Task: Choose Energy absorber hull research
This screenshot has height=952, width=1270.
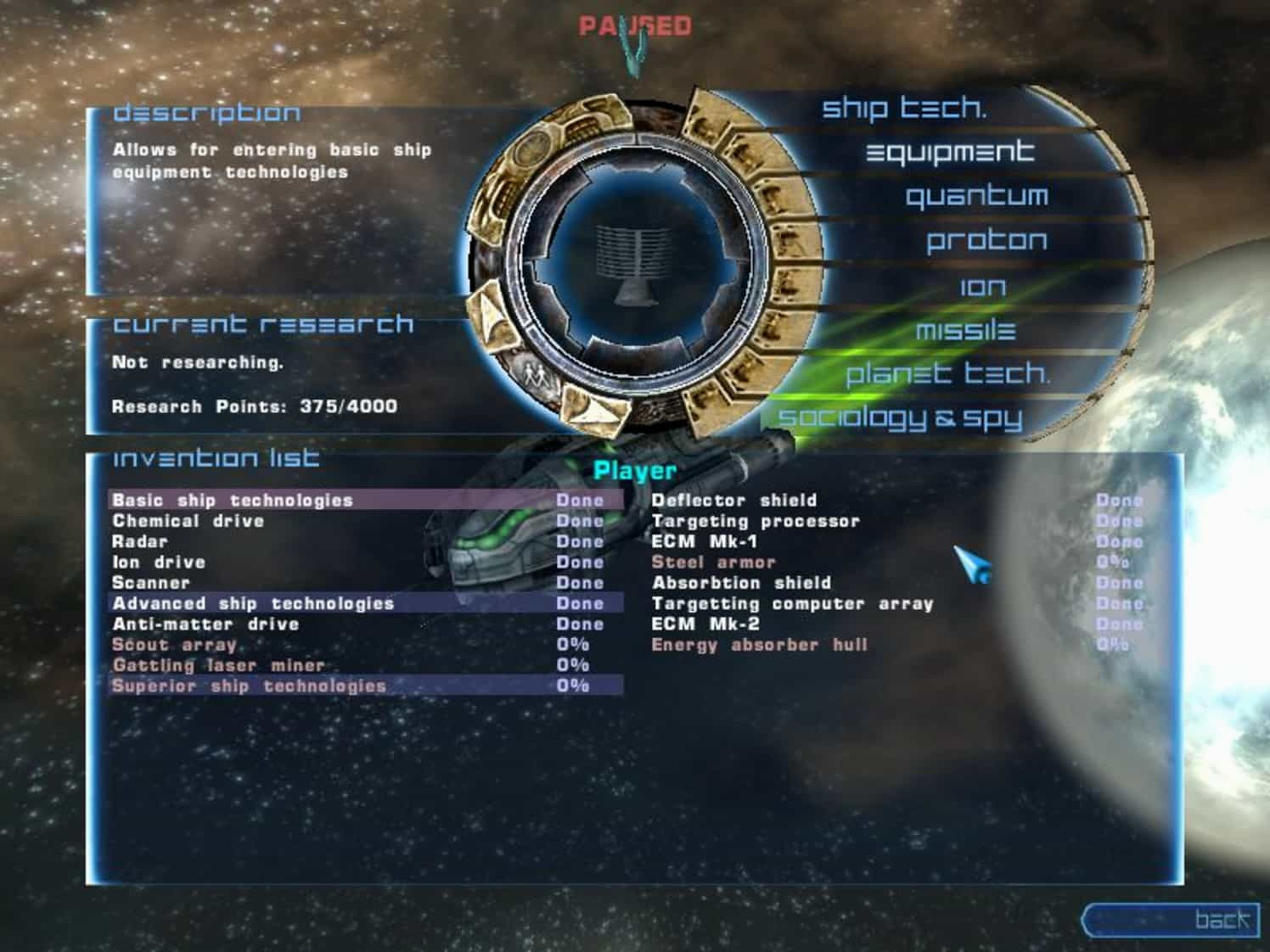Action: coord(759,645)
